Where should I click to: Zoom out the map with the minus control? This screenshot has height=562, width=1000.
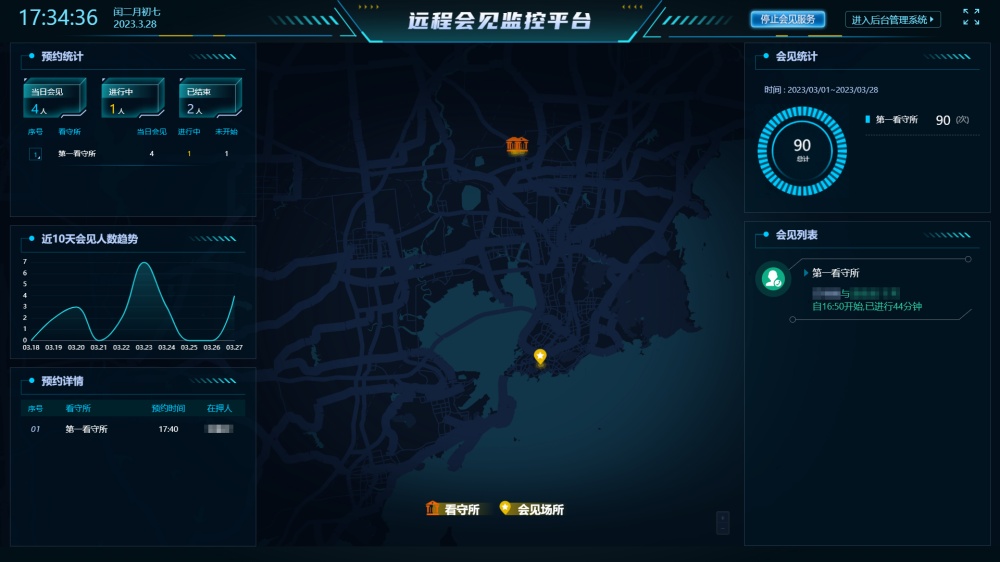[723, 528]
